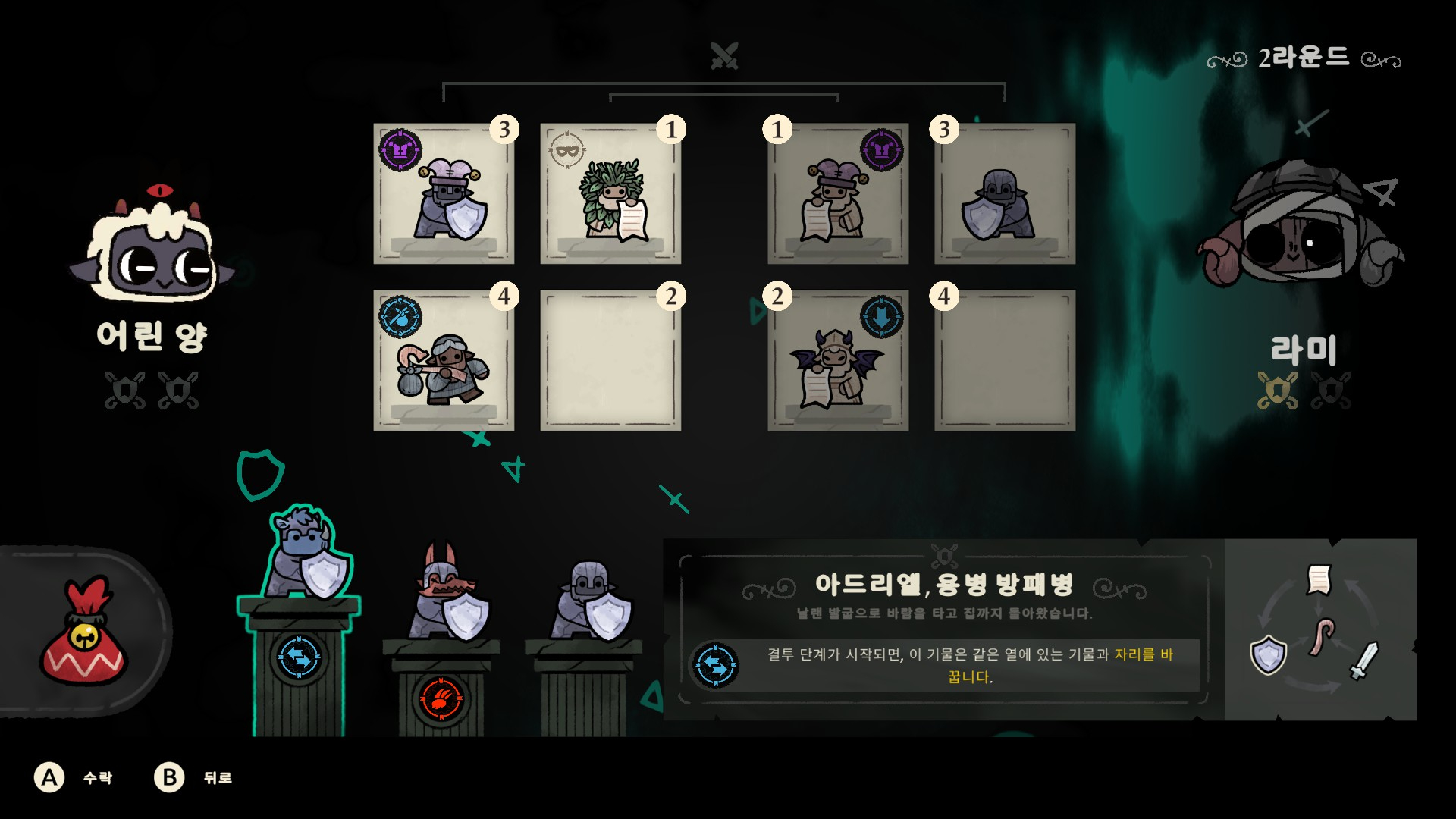Viewport: 1456px width, 819px height.
Task: Select the jester shield-bearer on tile 3
Action: pyautogui.click(x=444, y=194)
